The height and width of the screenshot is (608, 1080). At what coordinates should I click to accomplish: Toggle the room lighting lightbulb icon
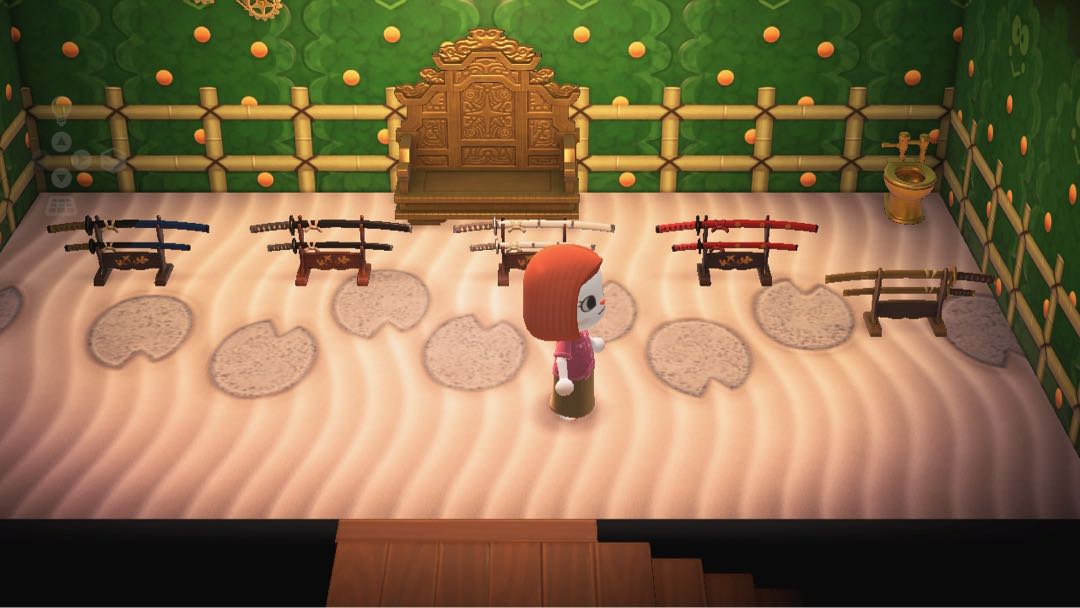click(x=61, y=107)
